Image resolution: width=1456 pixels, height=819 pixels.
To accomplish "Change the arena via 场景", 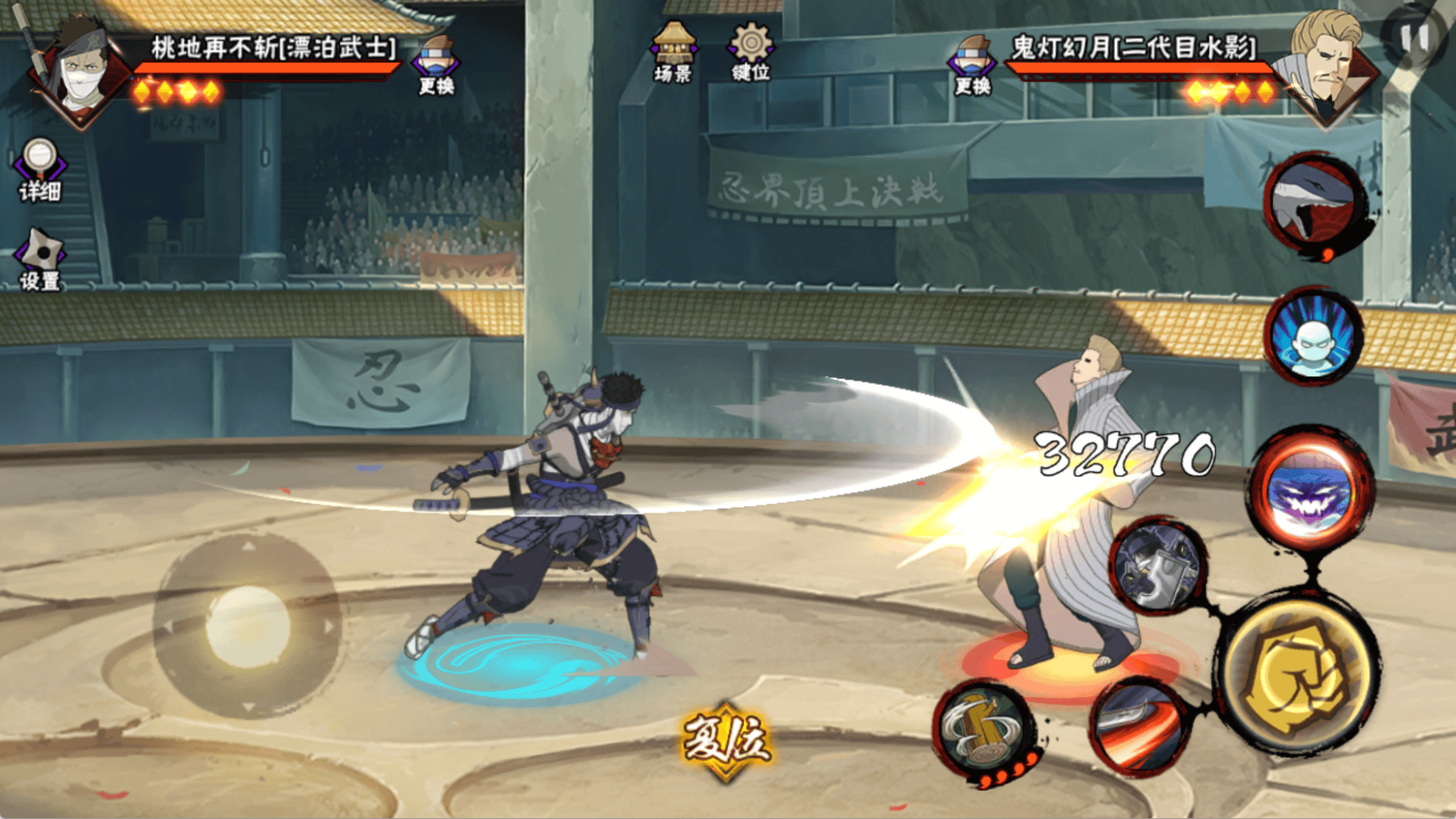I will tap(673, 51).
